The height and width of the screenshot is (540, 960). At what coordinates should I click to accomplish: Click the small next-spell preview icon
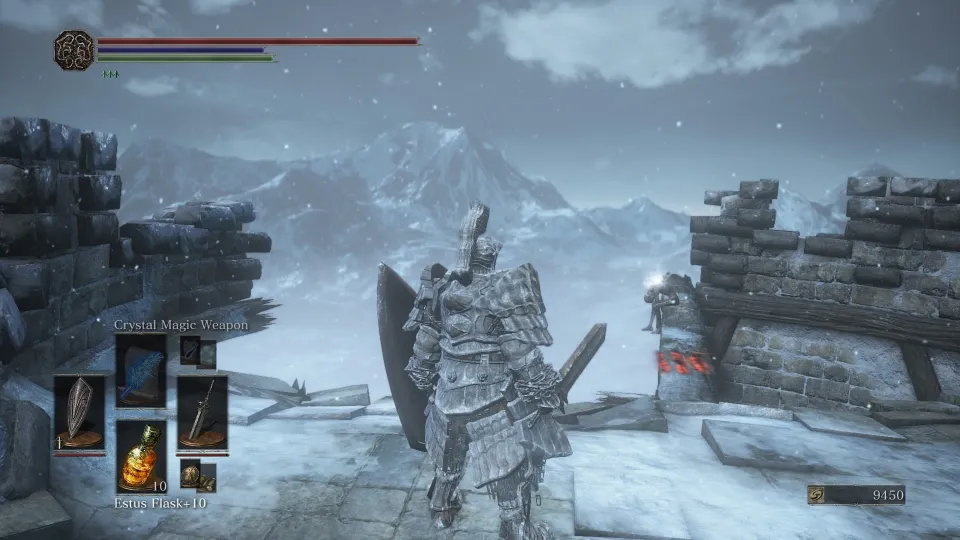[x=190, y=351]
